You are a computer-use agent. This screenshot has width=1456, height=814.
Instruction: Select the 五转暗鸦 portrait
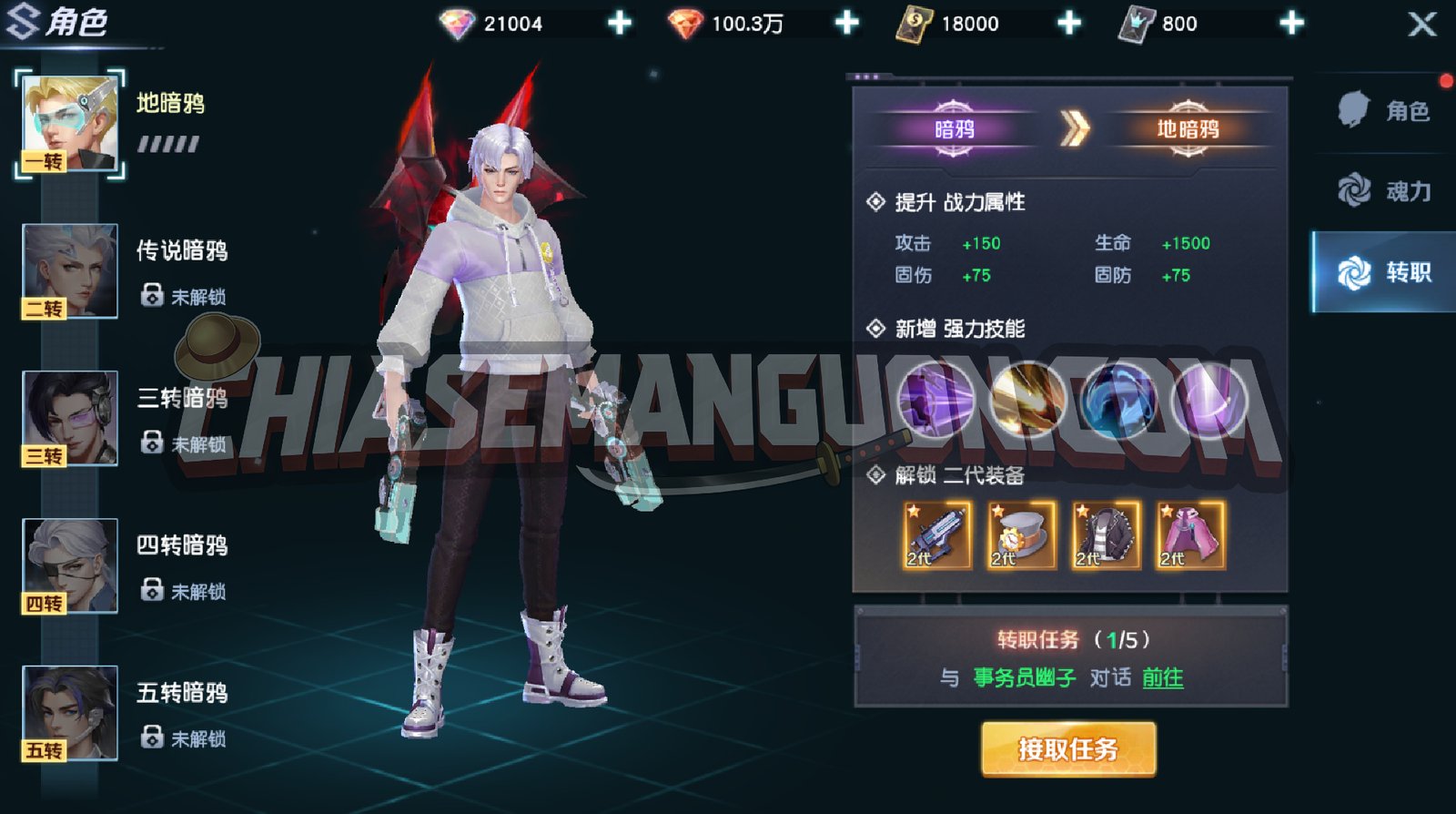(x=70, y=713)
